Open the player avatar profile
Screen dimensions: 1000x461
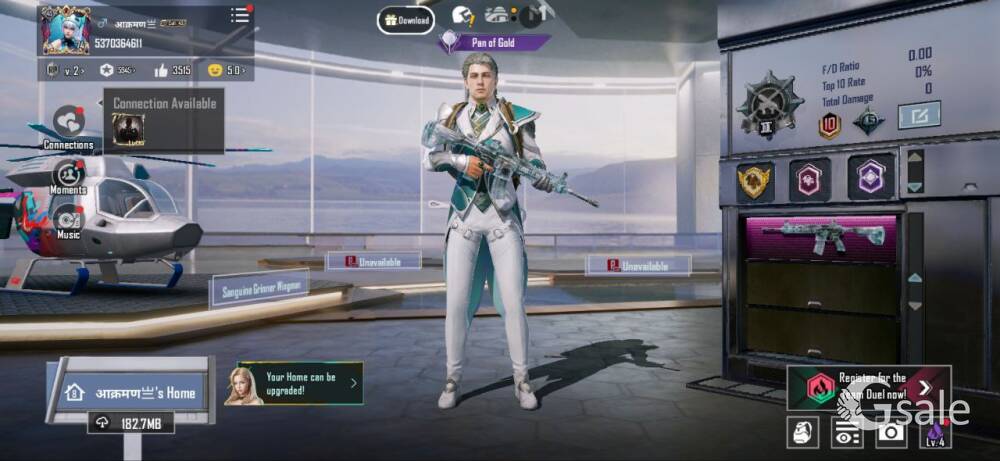[x=64, y=31]
